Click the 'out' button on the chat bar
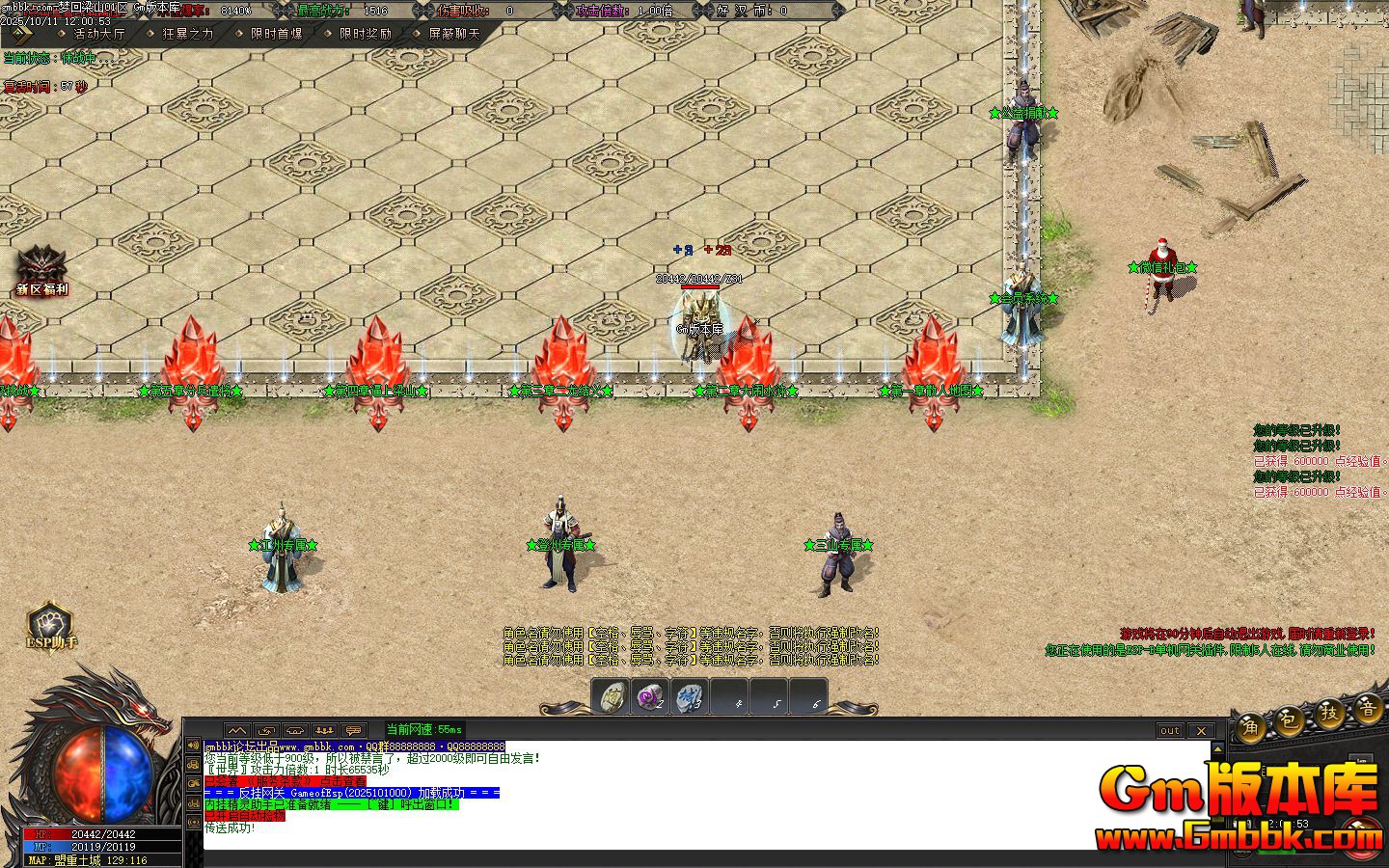Image resolution: width=1389 pixels, height=868 pixels. point(1170,730)
